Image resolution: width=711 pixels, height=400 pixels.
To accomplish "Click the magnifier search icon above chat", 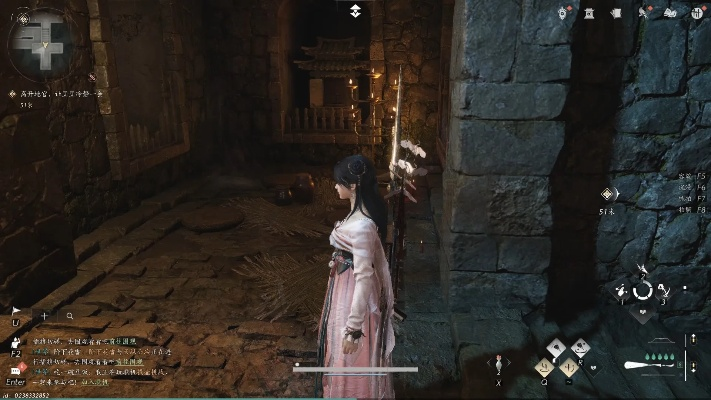I will [70, 315].
